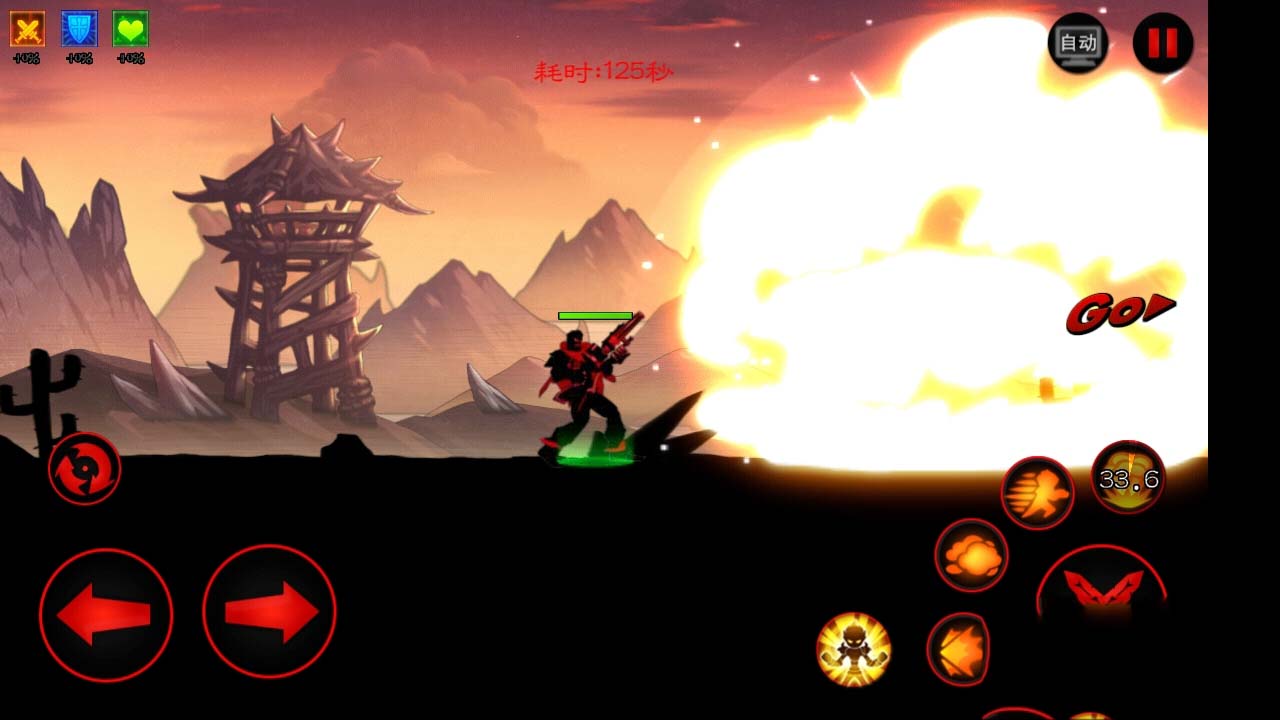Trigger the fire explosion skill

point(971,555)
